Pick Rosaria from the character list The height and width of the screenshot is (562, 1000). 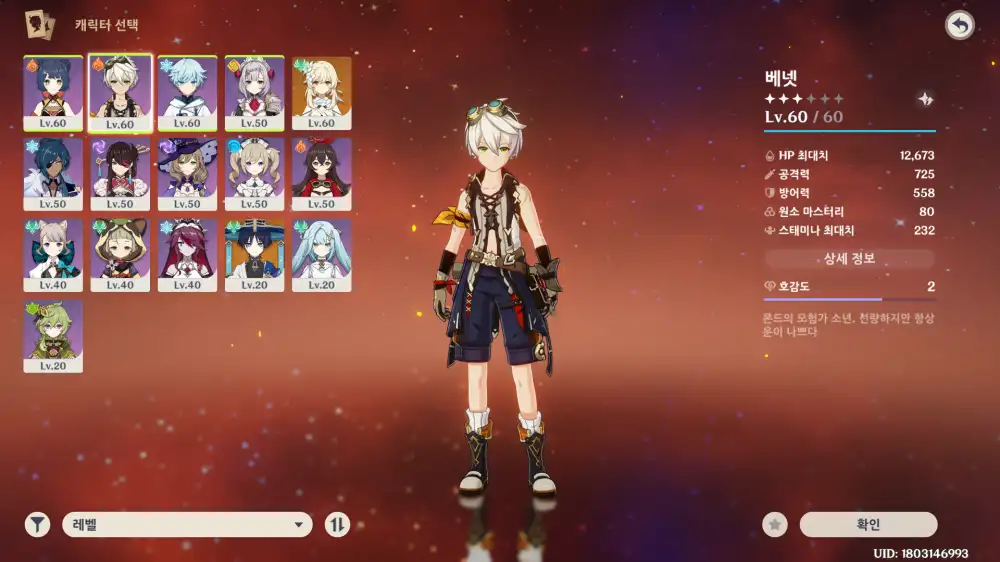[x=187, y=255]
